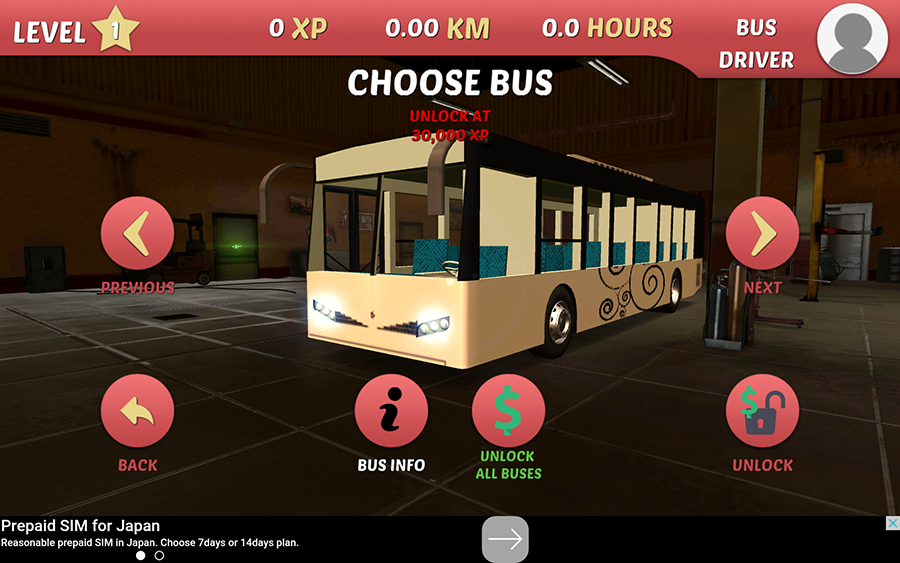Click the ad banner arrow button
900x563 pixels.
(x=505, y=539)
